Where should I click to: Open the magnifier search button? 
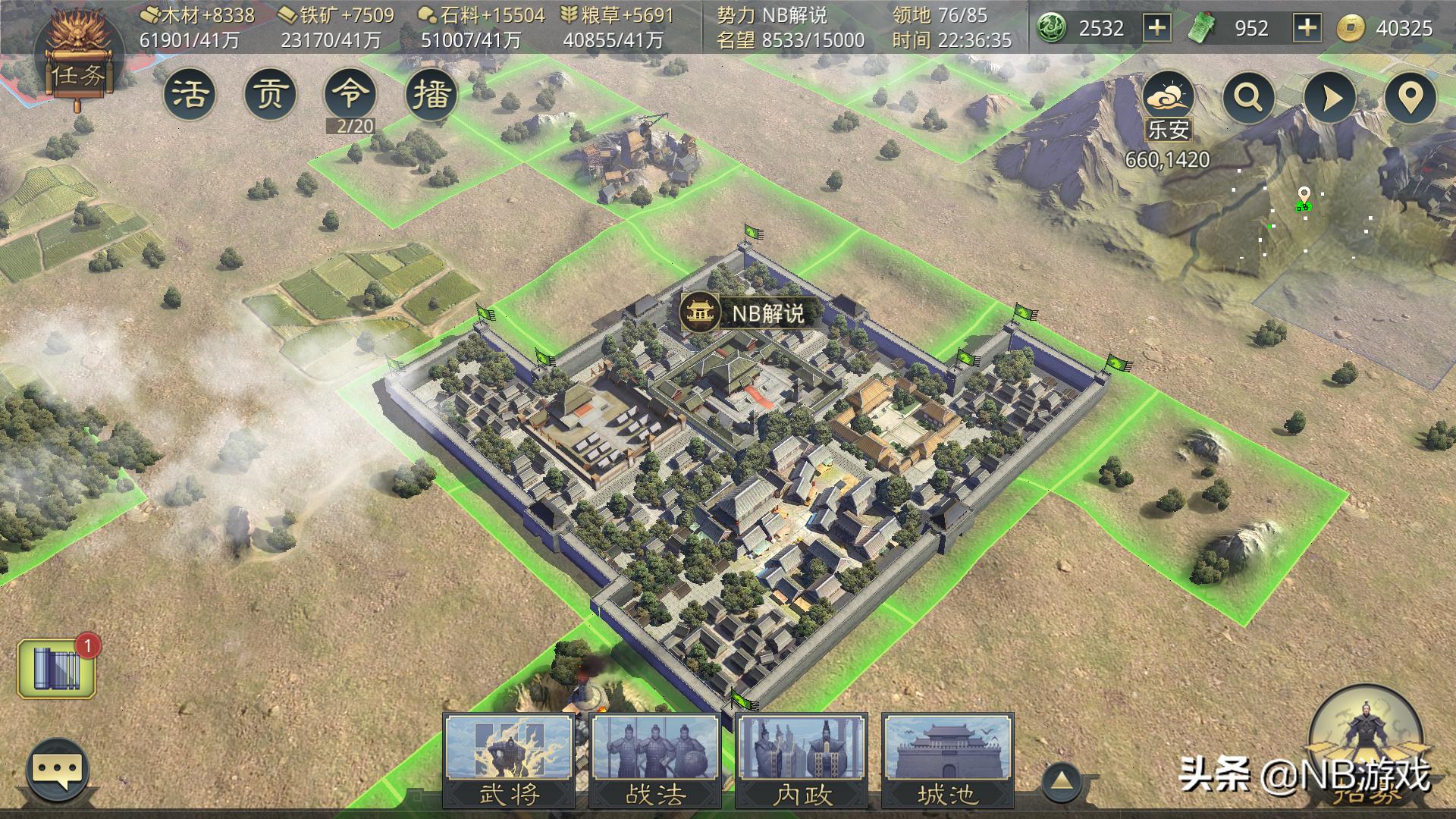(x=1249, y=98)
